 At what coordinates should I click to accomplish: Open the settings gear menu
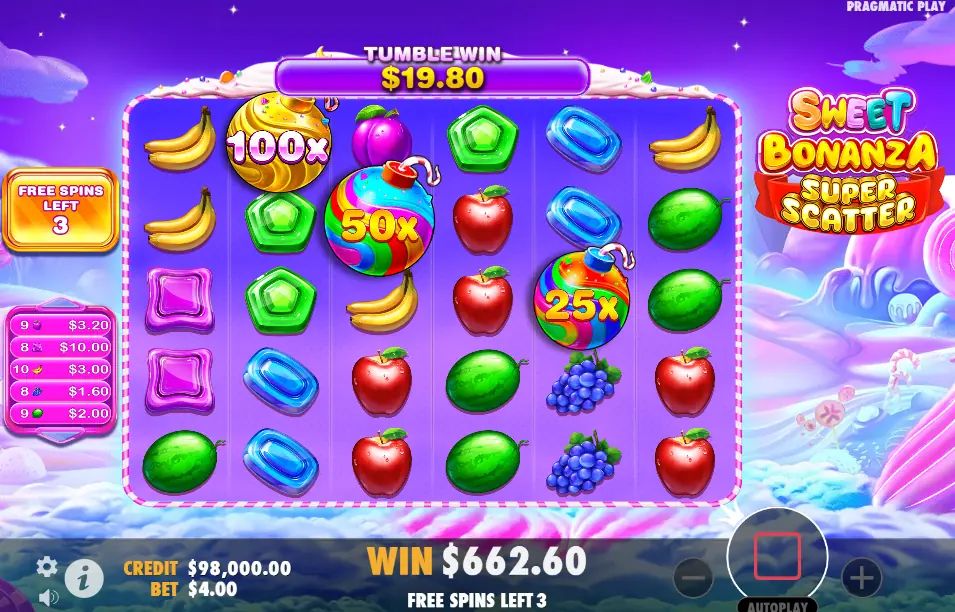click(47, 567)
